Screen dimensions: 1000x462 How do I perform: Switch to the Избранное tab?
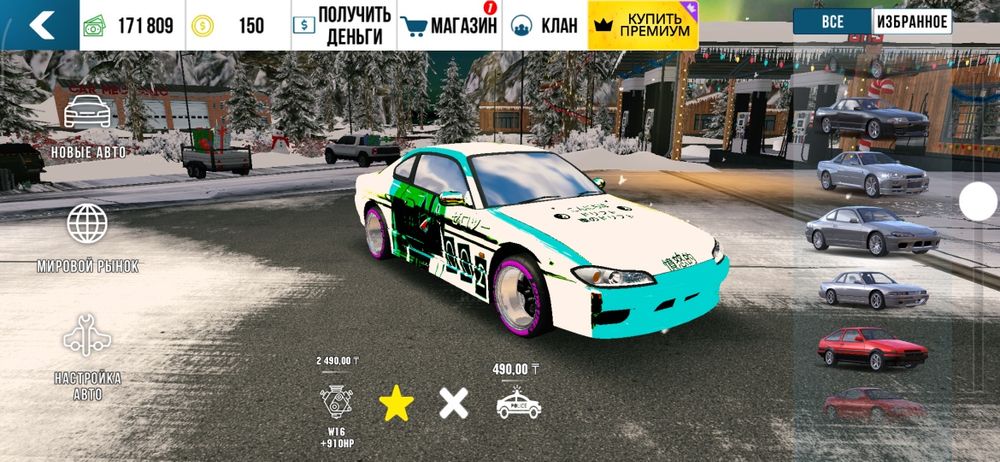click(911, 22)
